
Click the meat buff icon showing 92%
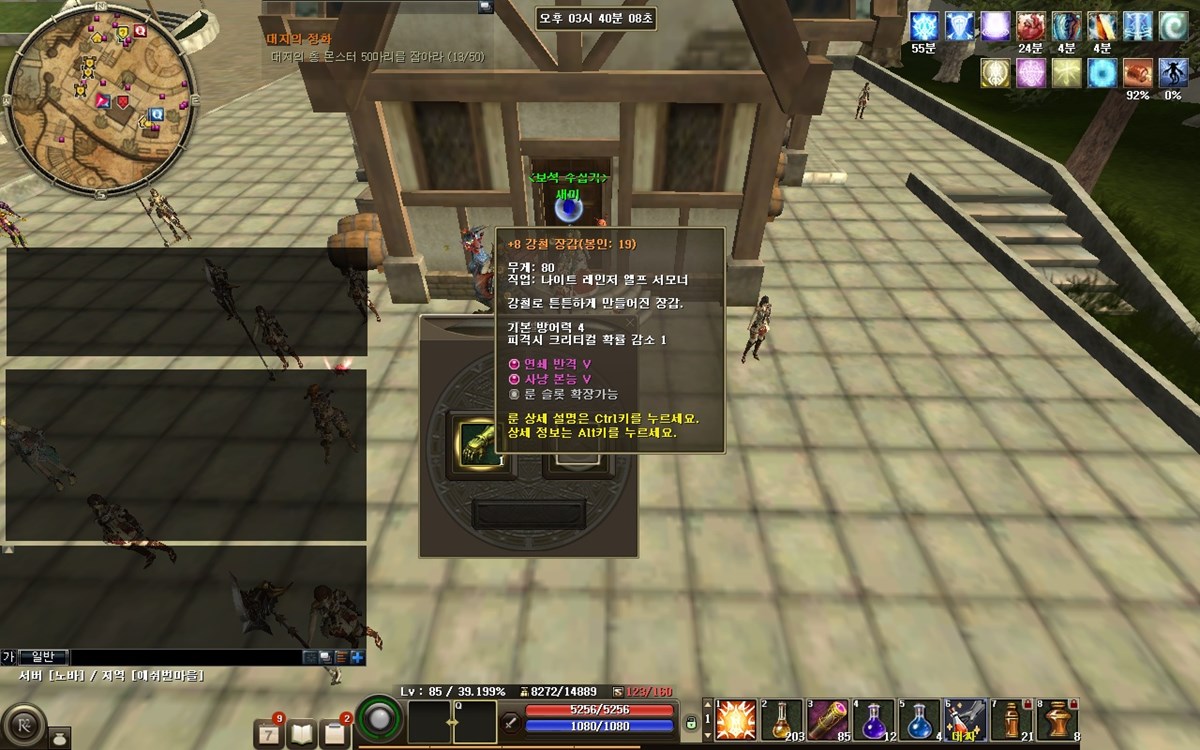pyautogui.click(x=1137, y=72)
